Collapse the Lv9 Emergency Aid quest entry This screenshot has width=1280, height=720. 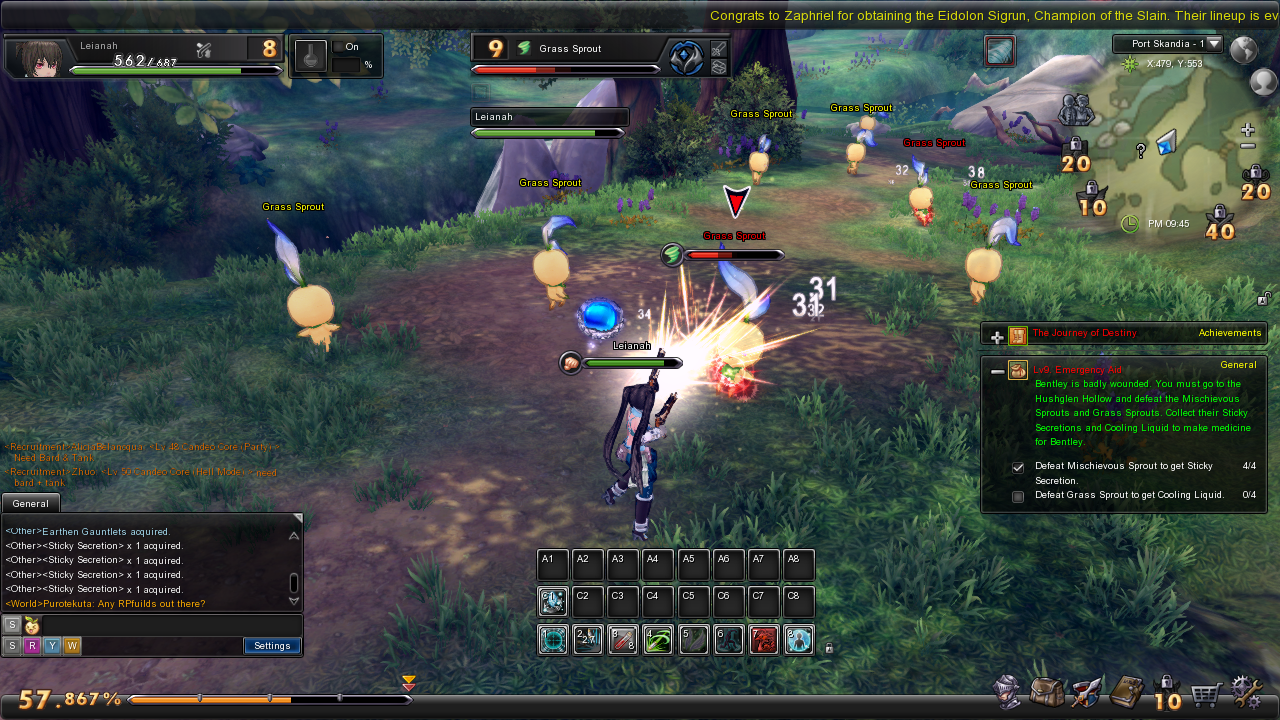click(997, 371)
